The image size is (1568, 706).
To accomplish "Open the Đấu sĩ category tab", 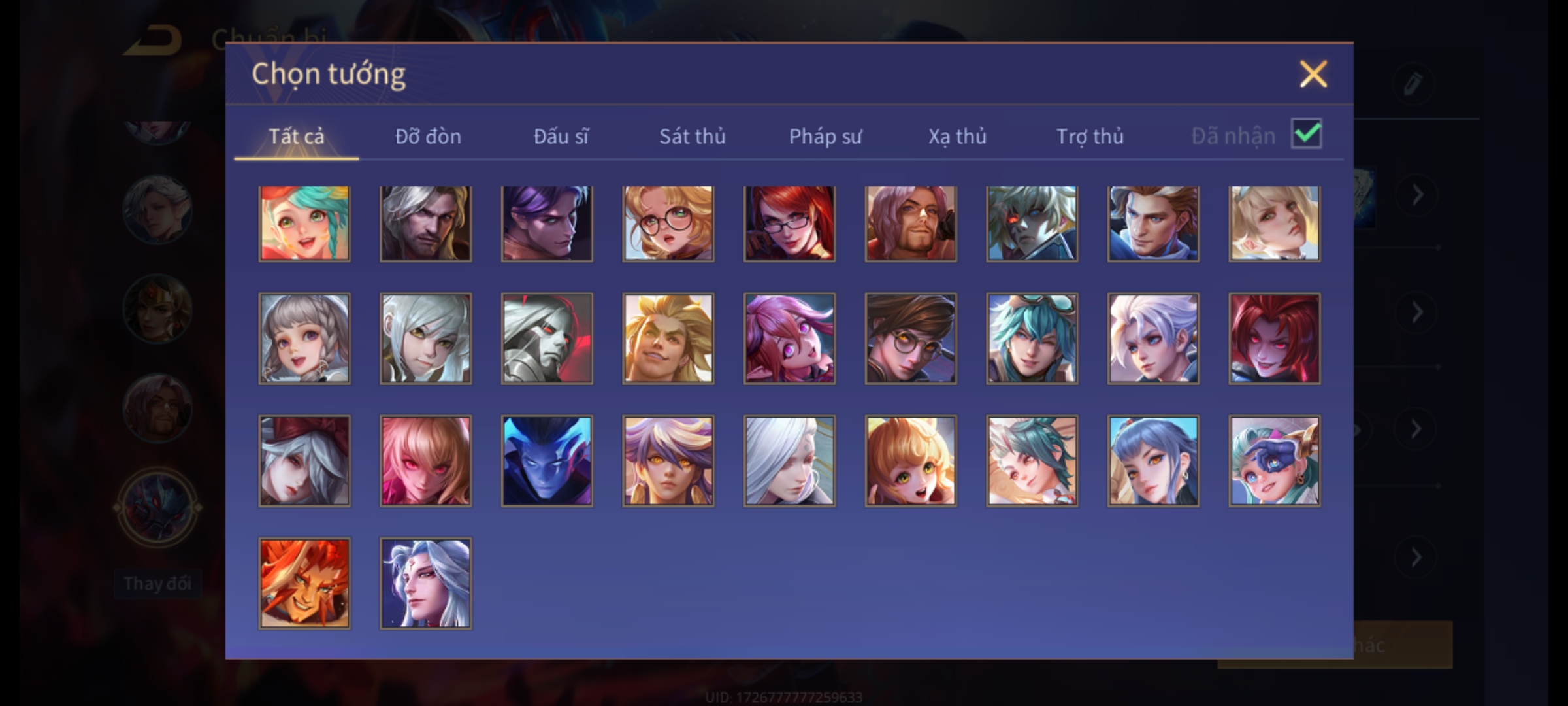I will click(561, 136).
